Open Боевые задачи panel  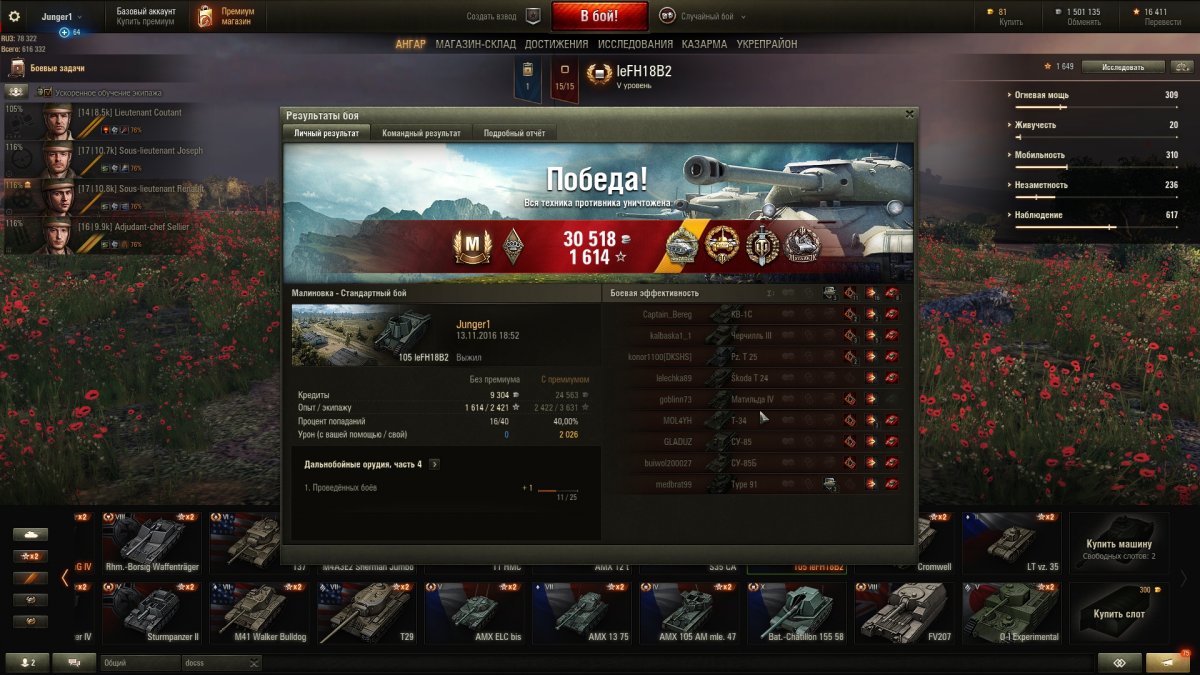[60, 68]
